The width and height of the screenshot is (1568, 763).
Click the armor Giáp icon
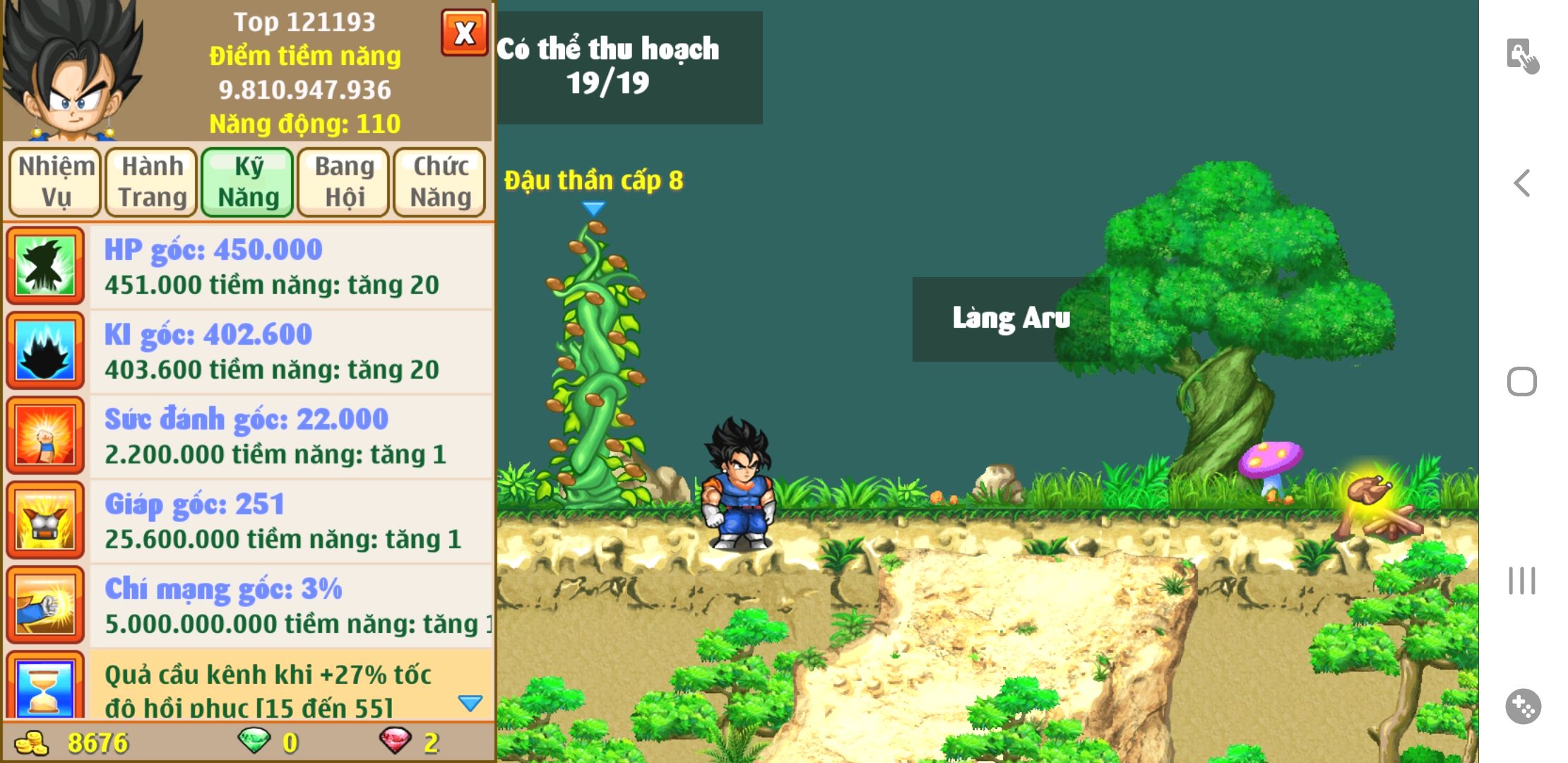click(x=45, y=520)
